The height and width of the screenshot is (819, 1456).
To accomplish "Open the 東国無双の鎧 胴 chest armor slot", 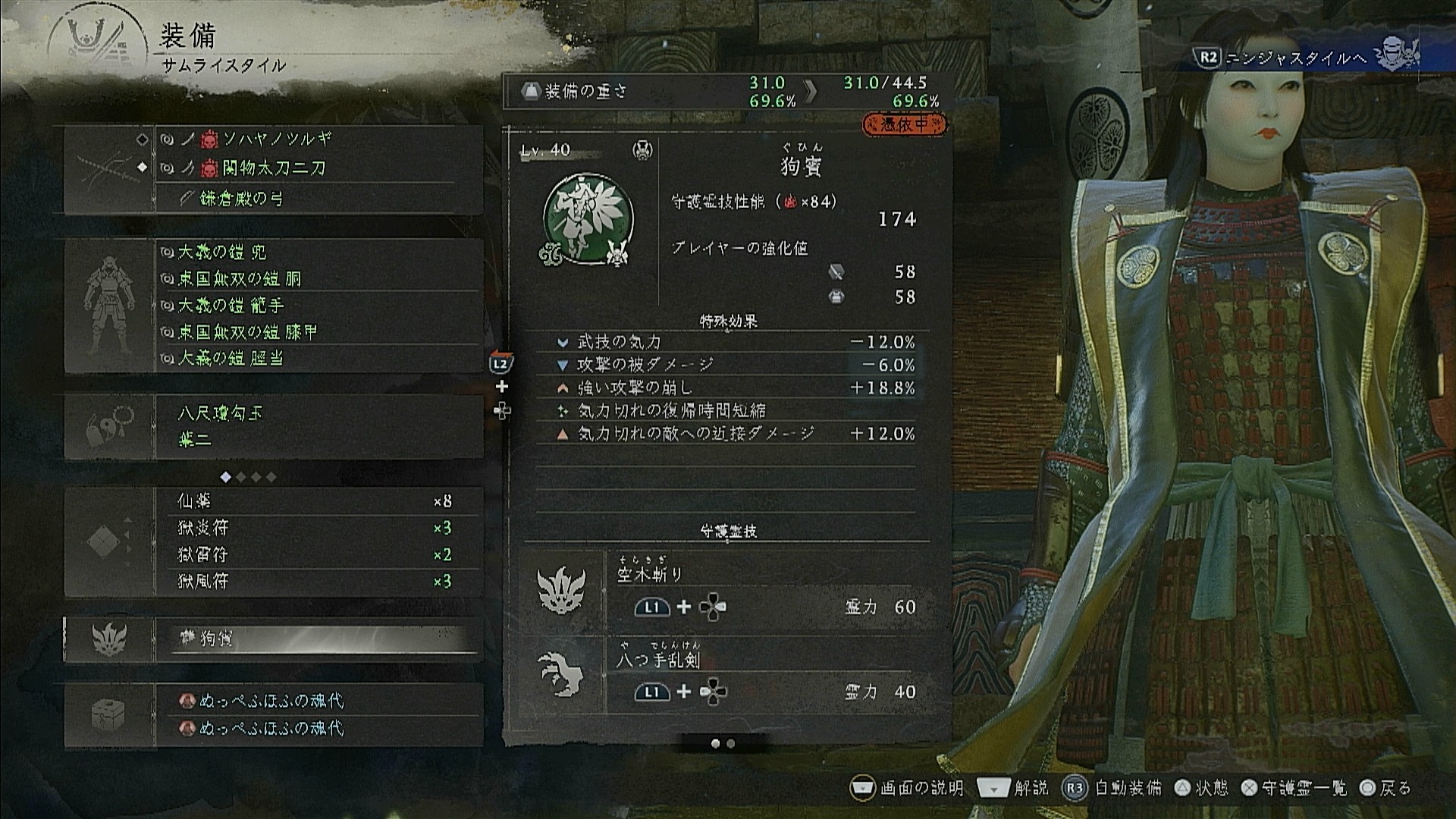I will (240, 278).
